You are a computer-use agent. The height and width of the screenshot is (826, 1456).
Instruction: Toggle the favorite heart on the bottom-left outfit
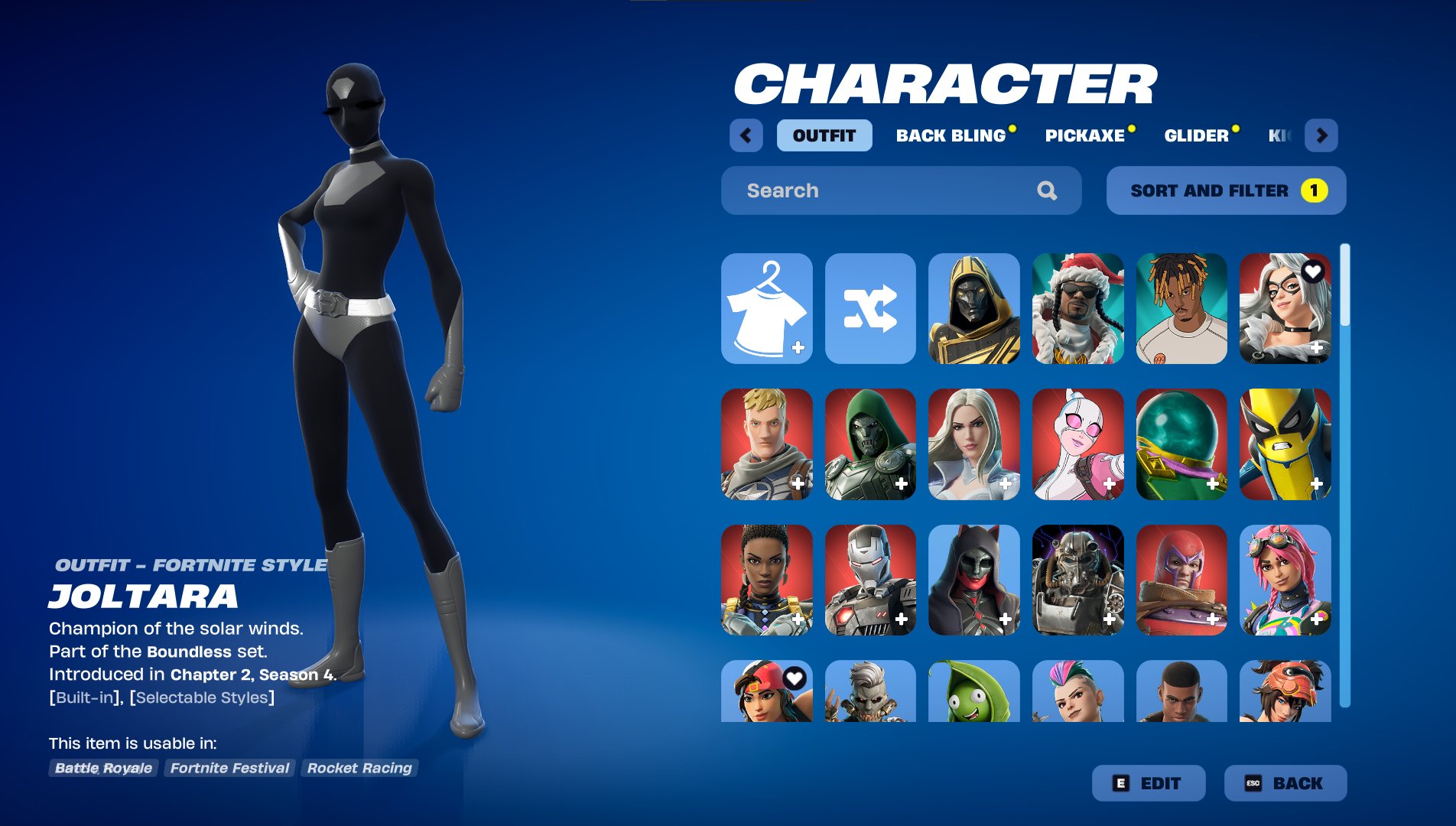794,676
